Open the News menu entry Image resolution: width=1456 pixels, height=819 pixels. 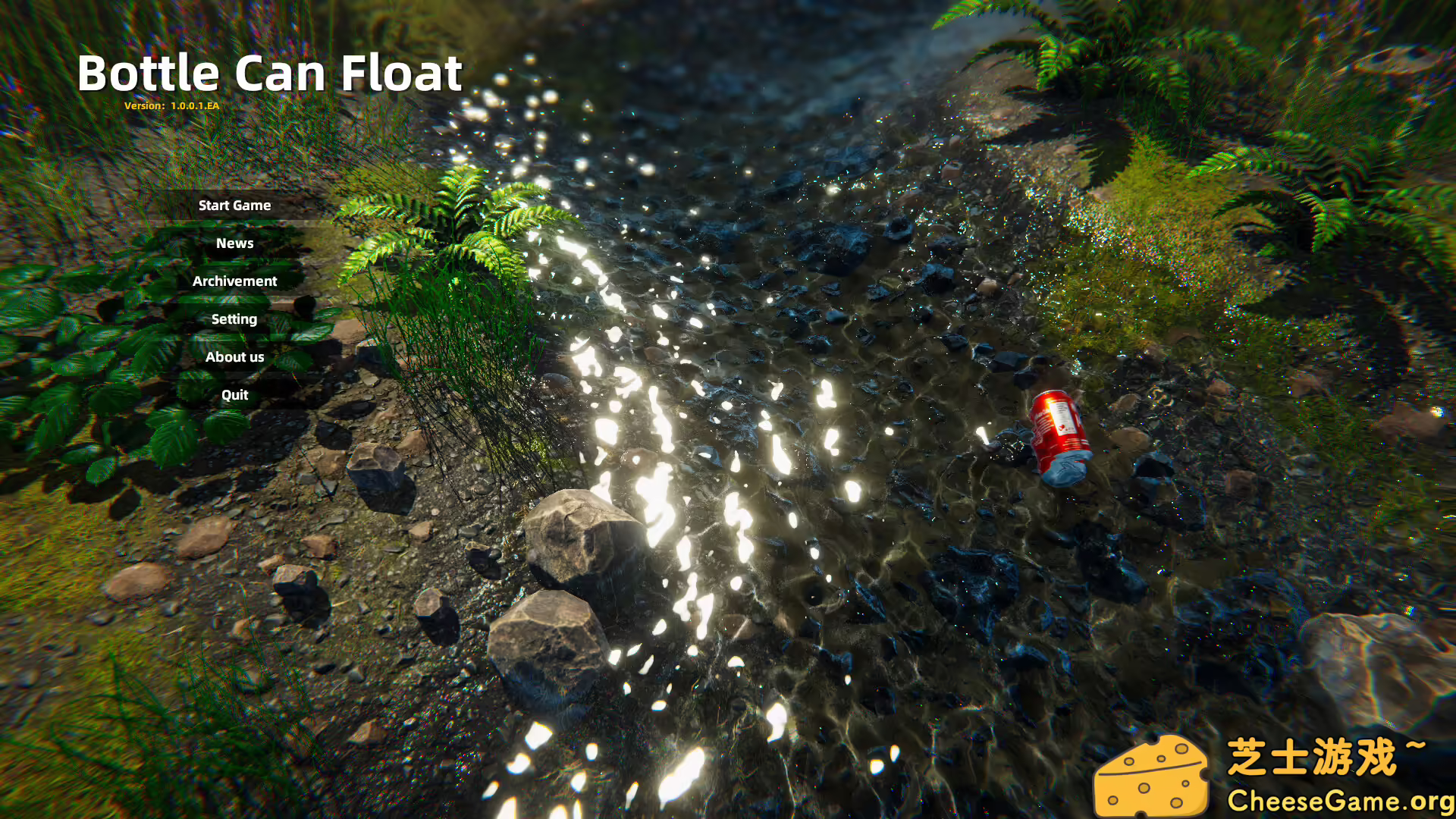pyautogui.click(x=234, y=243)
